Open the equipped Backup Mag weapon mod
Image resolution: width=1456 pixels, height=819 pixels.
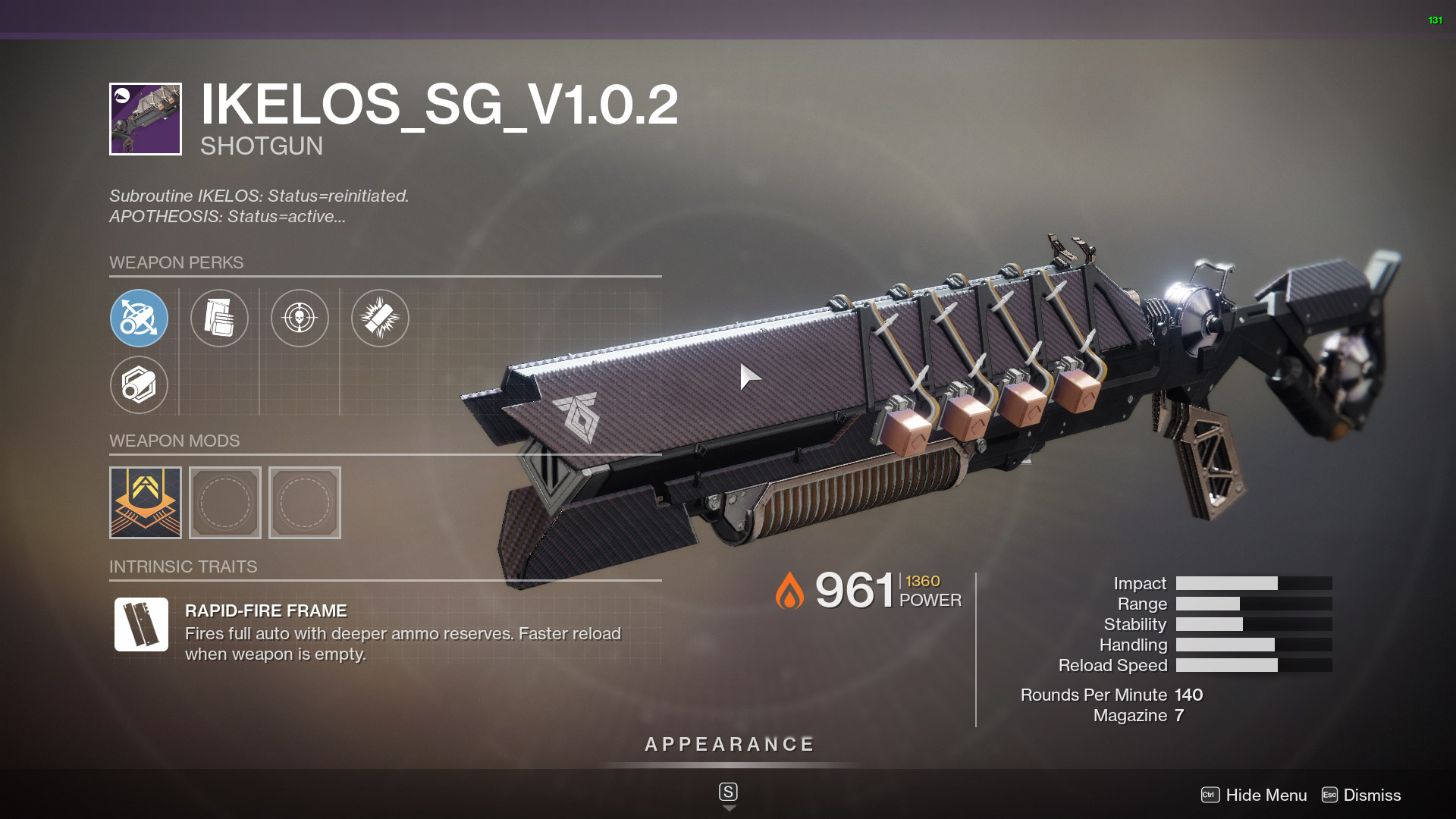pos(145,502)
